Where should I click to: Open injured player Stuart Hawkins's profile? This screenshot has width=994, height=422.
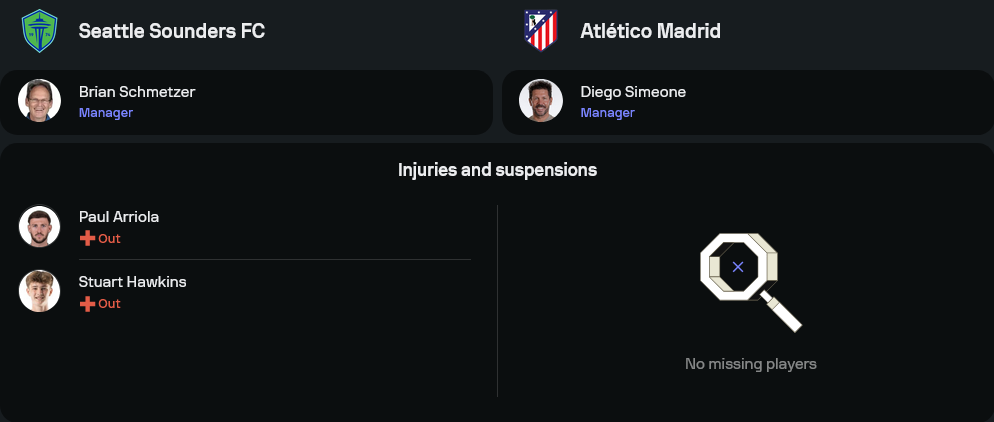pos(132,282)
